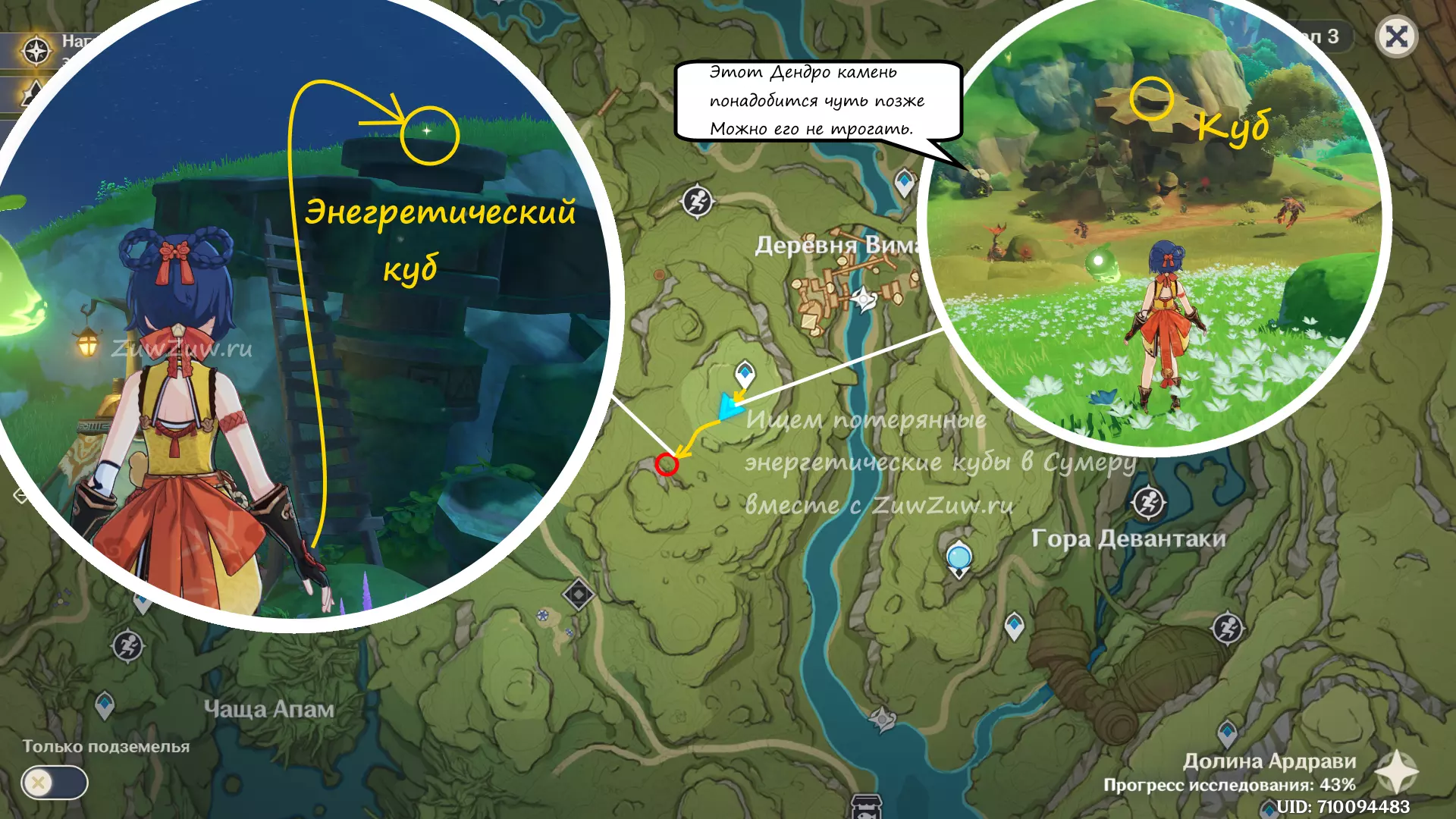This screenshot has height=819, width=1456.
Task: Open the fishing spot icon at the bottom edge
Action: [866, 806]
